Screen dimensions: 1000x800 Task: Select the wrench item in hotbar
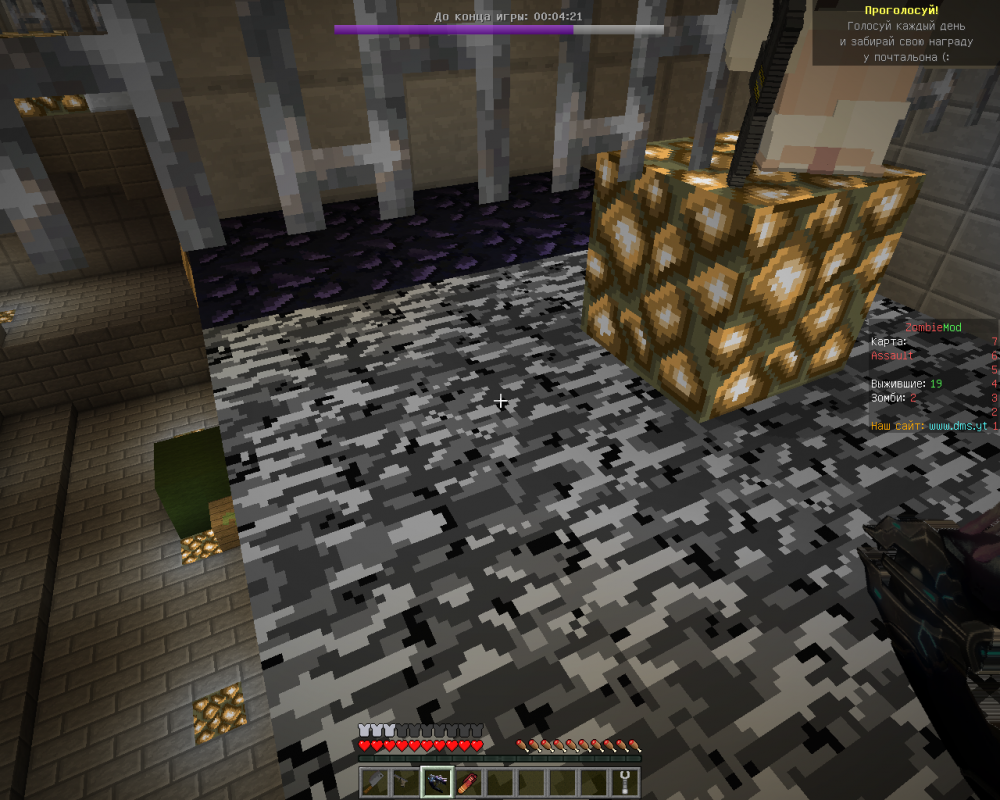point(624,783)
